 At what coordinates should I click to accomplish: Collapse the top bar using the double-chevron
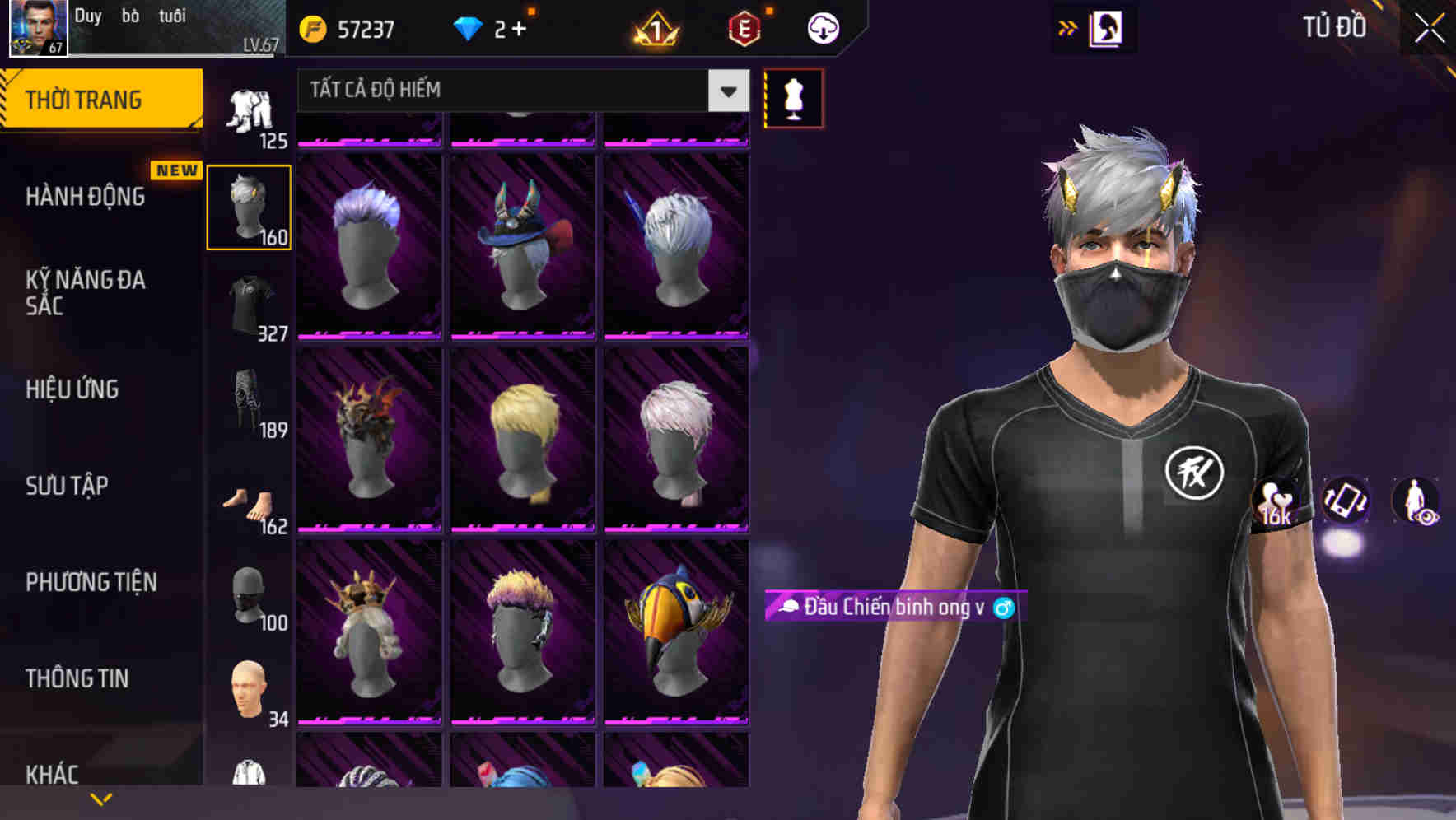click(1068, 26)
